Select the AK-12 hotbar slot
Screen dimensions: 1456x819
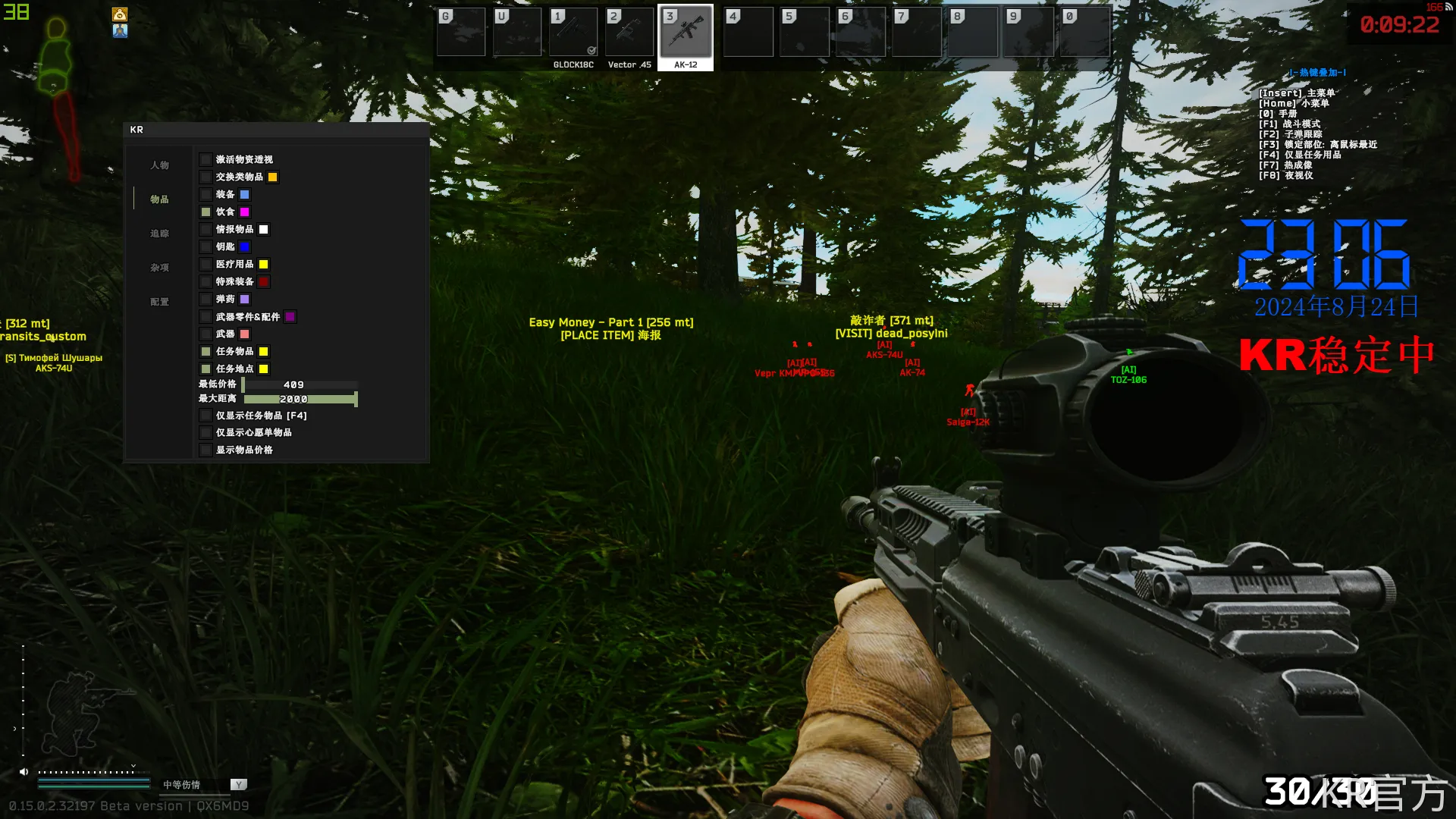click(686, 33)
